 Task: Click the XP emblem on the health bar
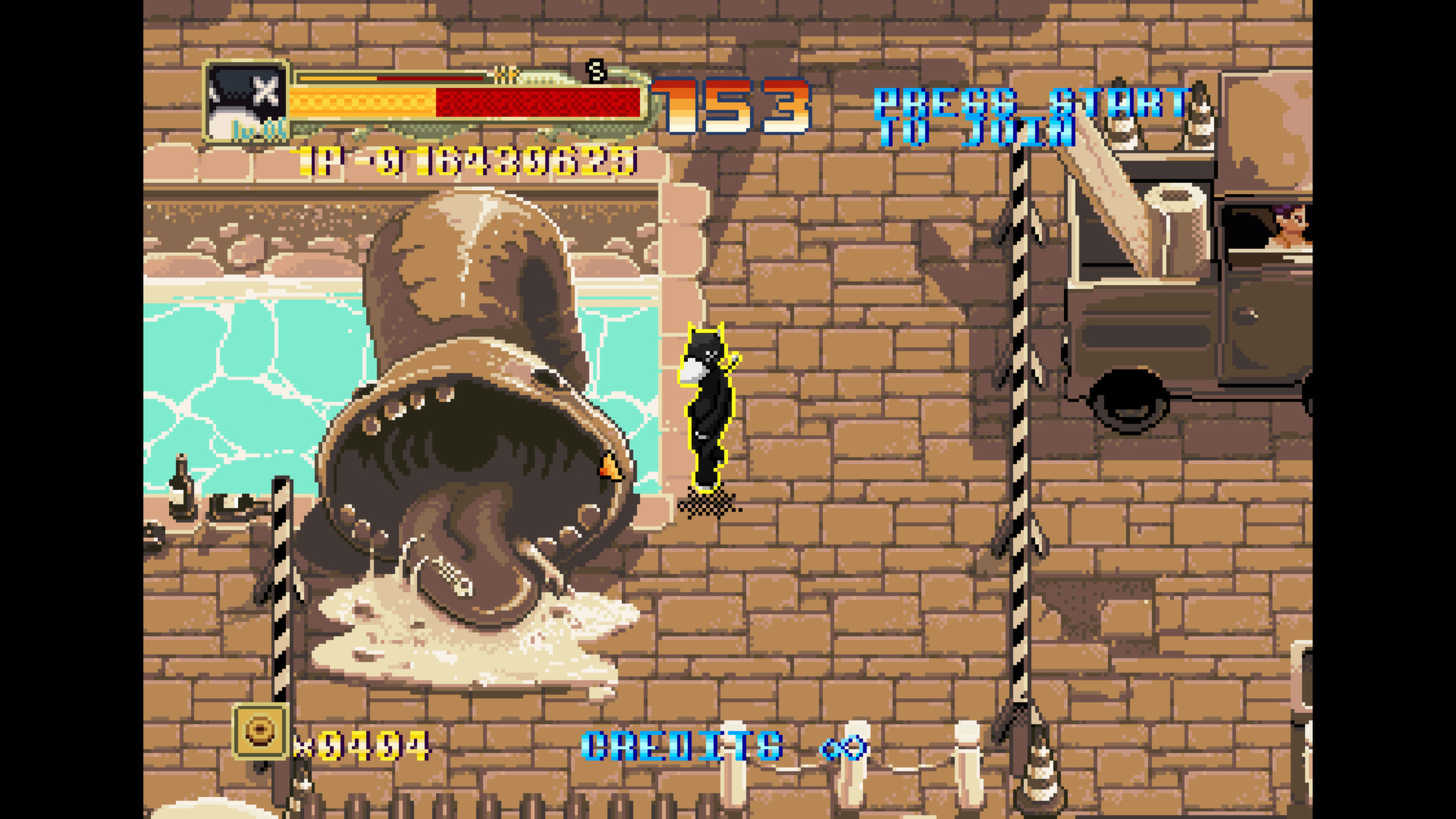pos(507,76)
